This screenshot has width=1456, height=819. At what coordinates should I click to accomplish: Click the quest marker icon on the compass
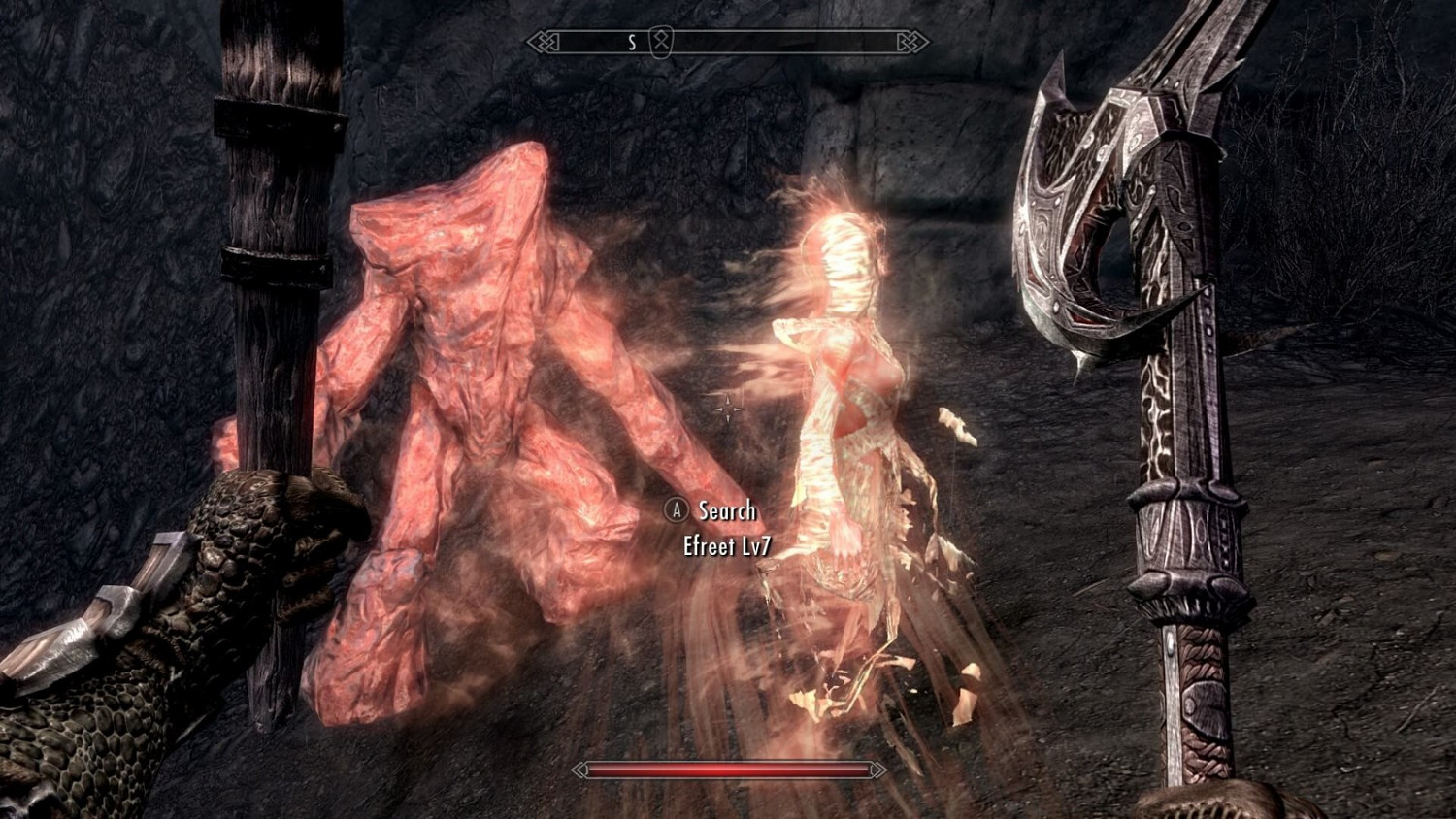[x=659, y=42]
